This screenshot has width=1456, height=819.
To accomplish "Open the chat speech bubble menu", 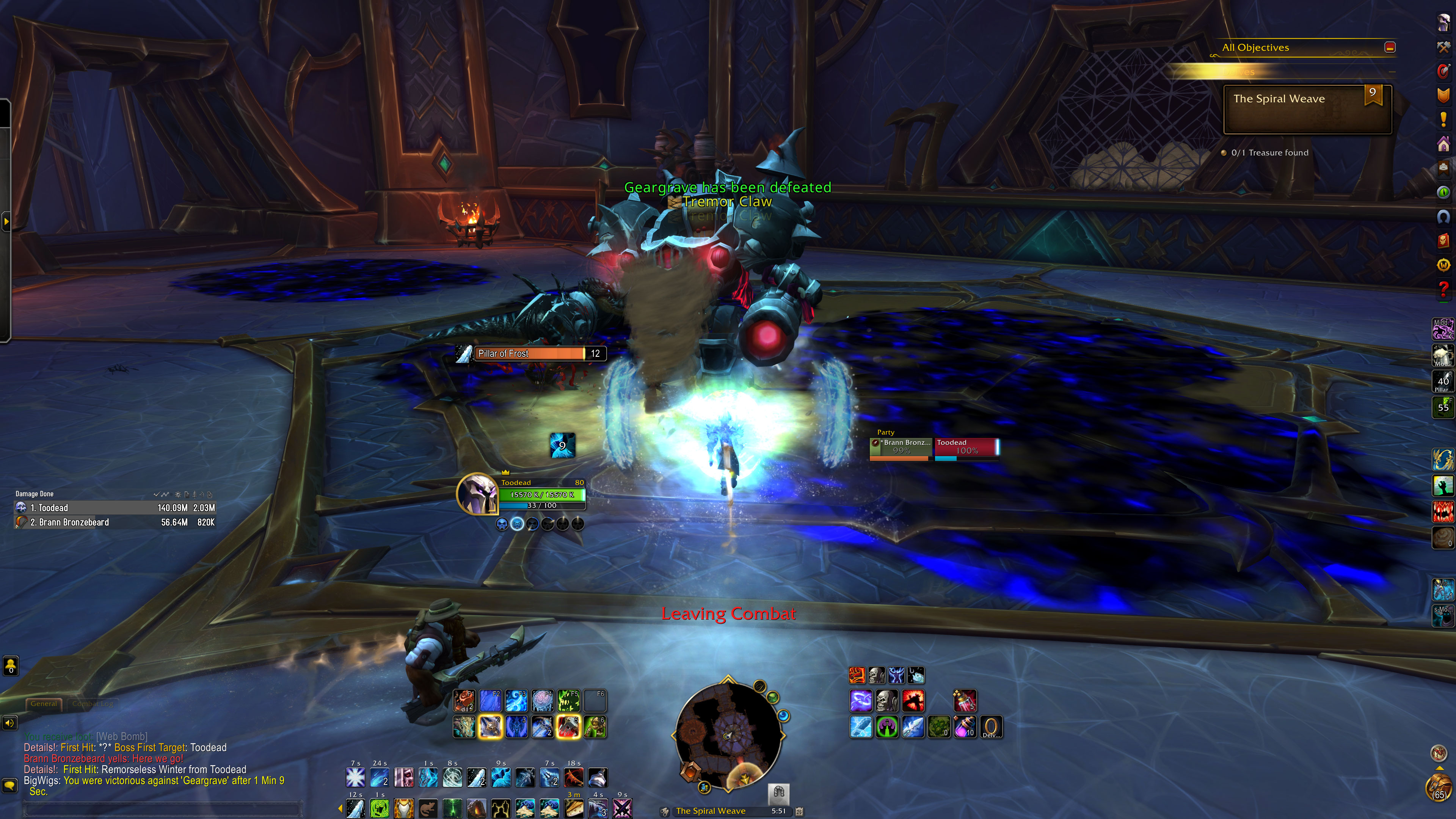I will [x=9, y=786].
